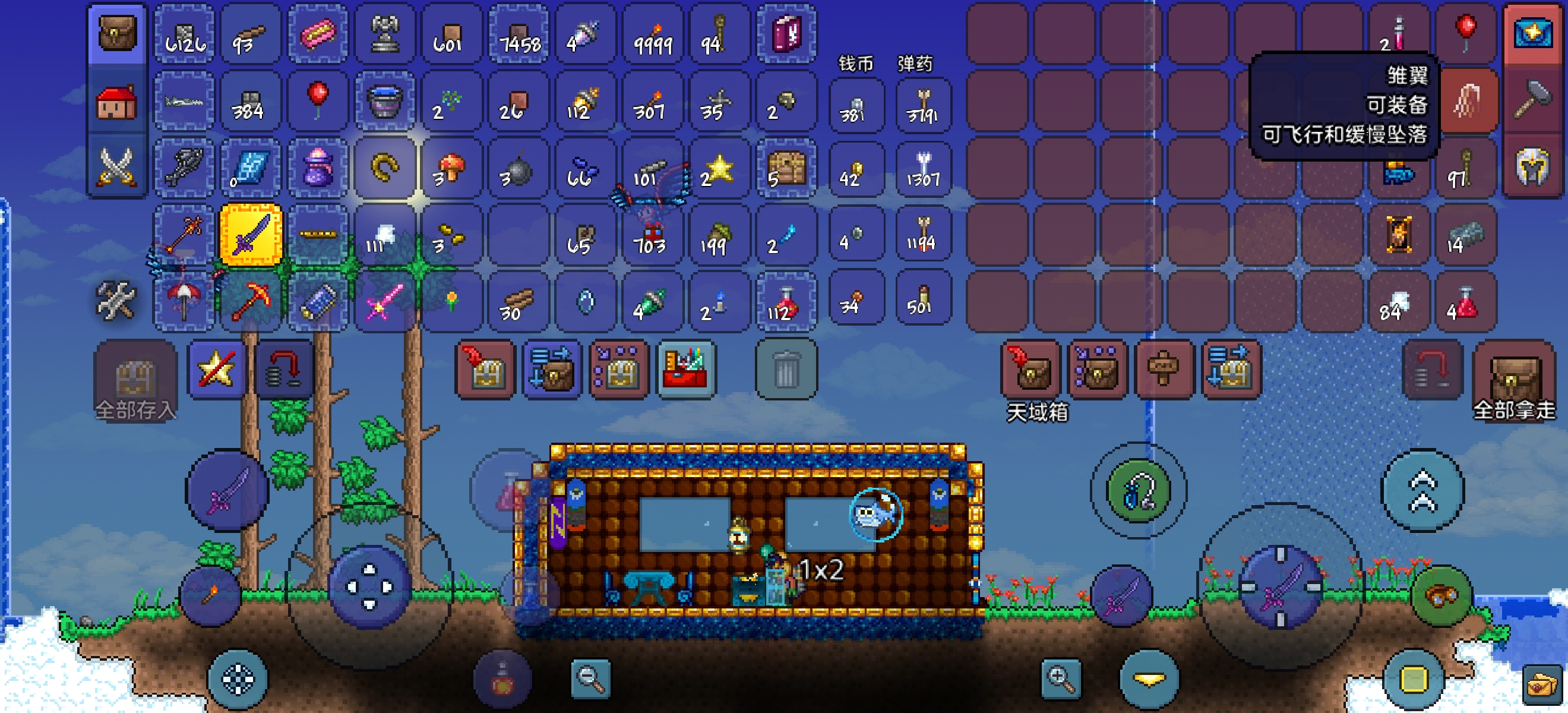Open the armor helmet tab
The height and width of the screenshot is (713, 1568).
coord(1533,167)
